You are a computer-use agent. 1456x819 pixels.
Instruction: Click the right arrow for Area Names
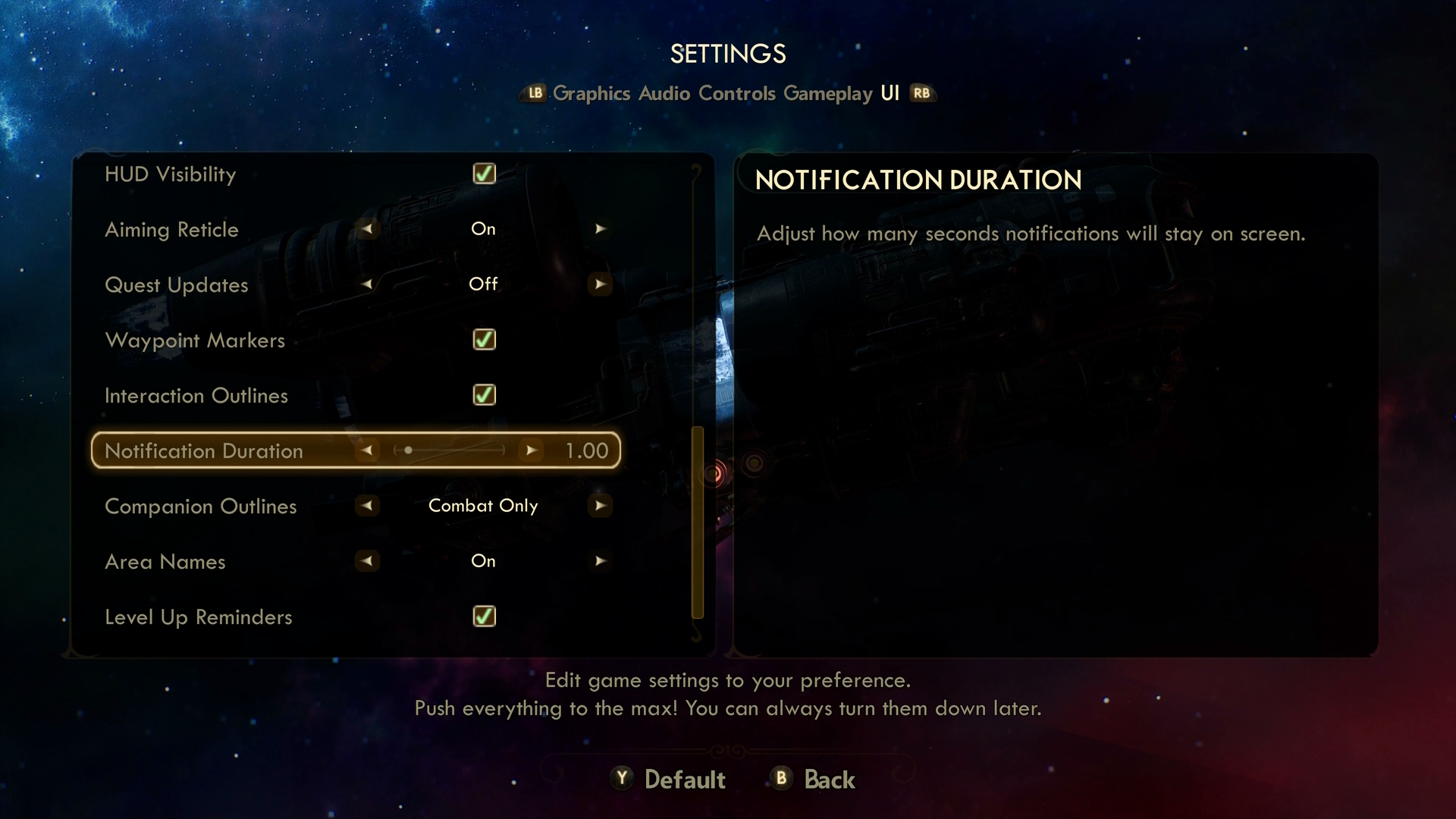tap(600, 561)
